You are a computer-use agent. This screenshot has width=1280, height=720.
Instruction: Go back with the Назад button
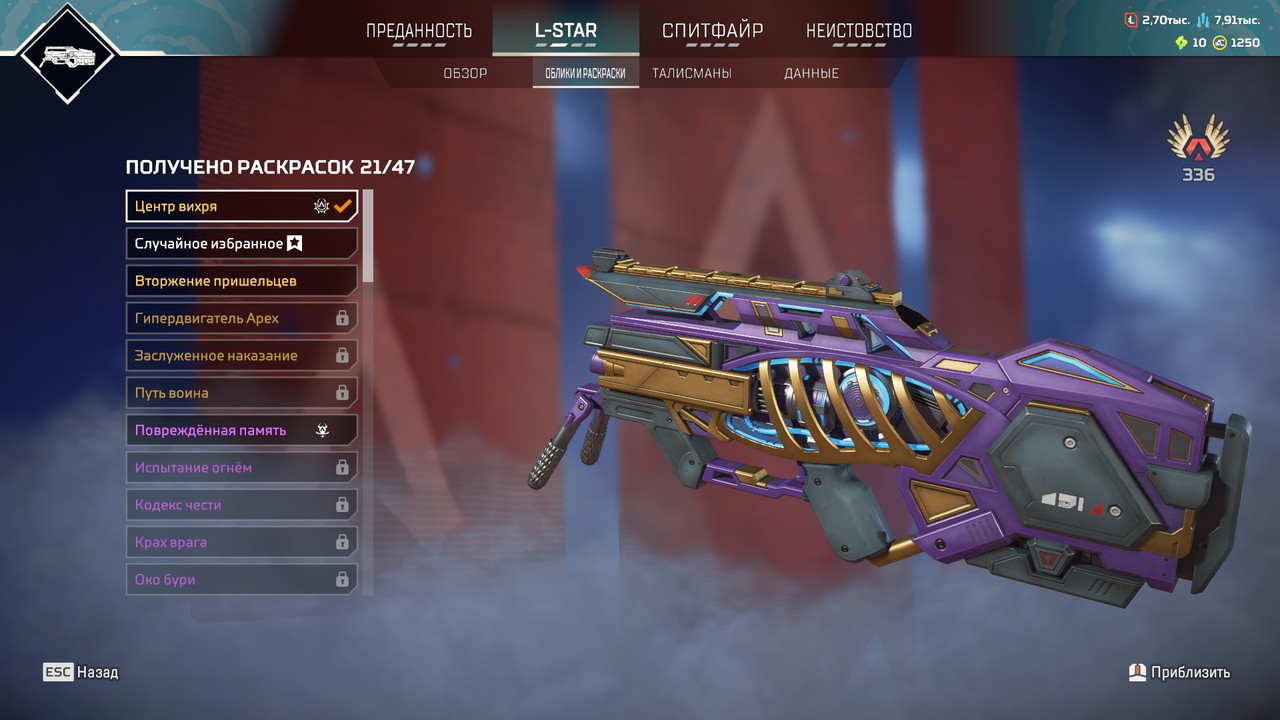[x=81, y=672]
